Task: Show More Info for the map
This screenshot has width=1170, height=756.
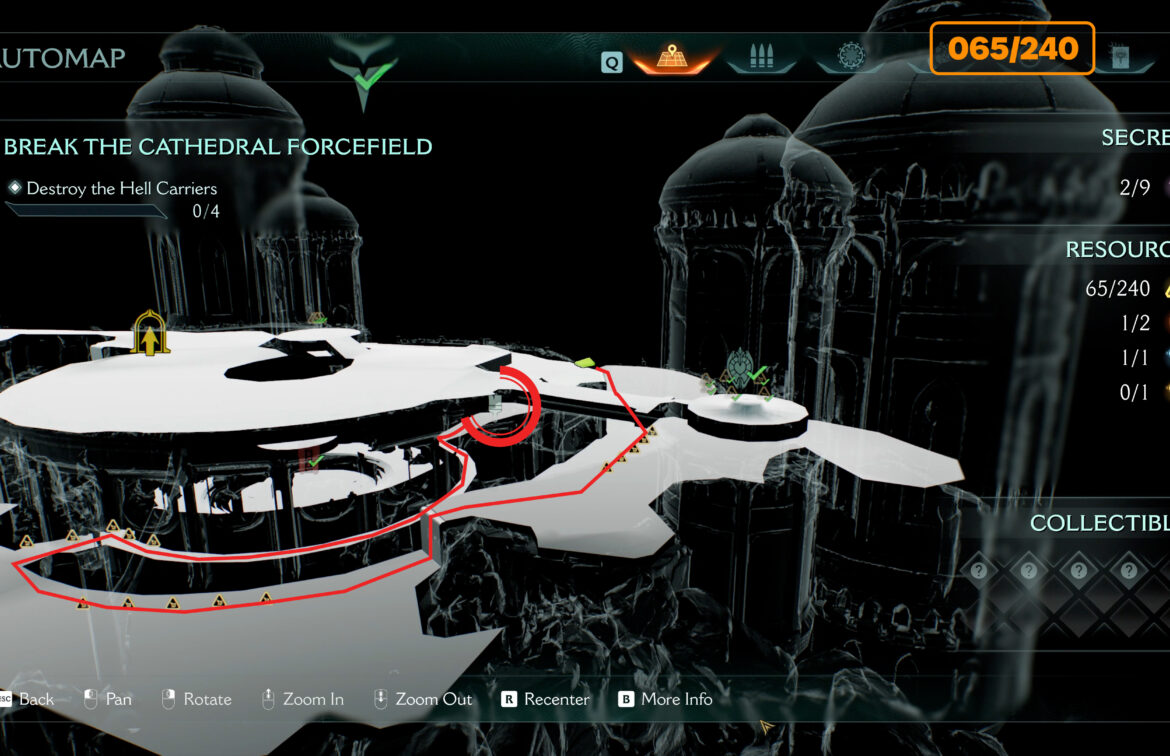Action: [x=664, y=699]
